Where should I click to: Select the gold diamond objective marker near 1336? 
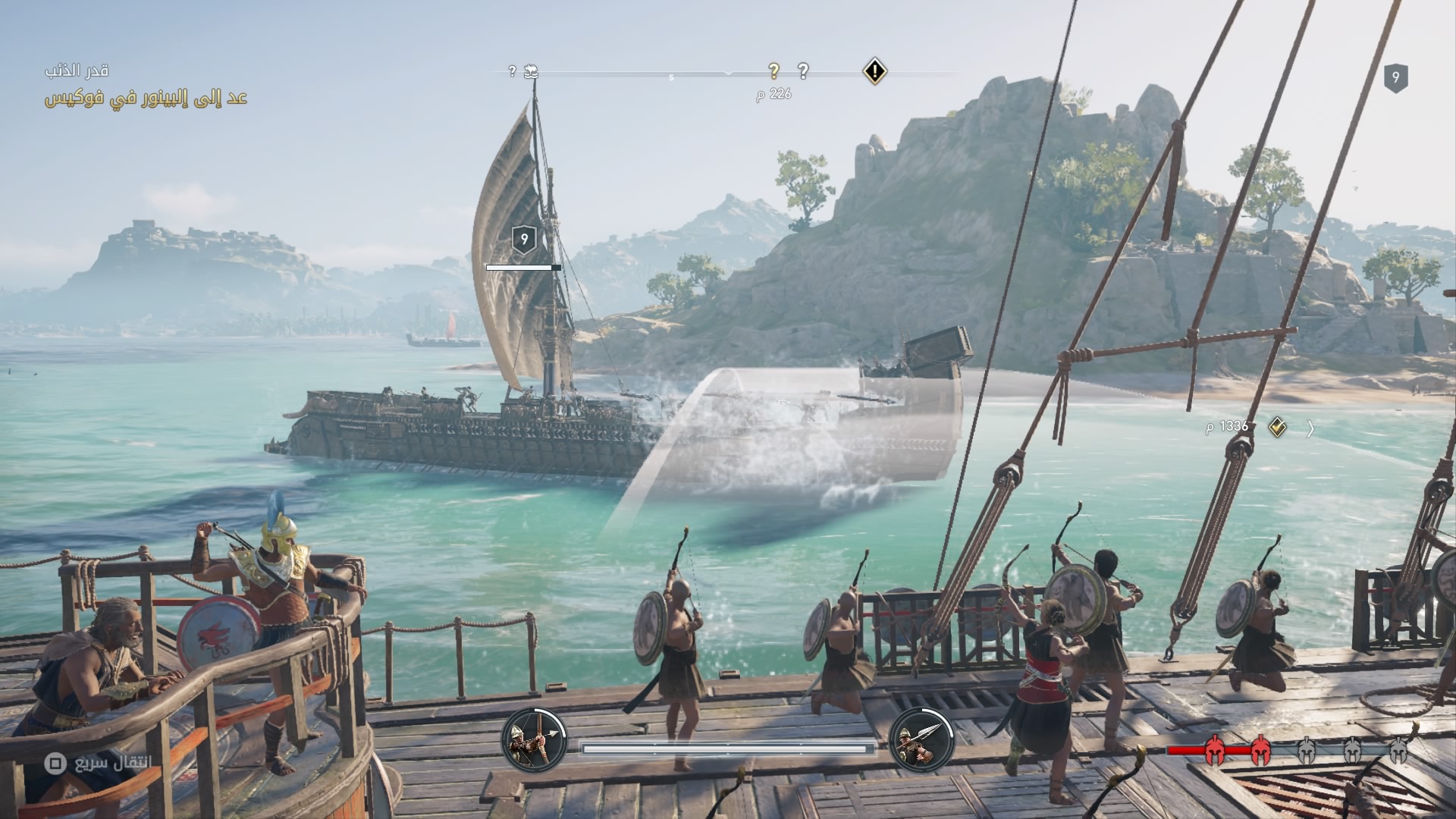[x=1276, y=428]
